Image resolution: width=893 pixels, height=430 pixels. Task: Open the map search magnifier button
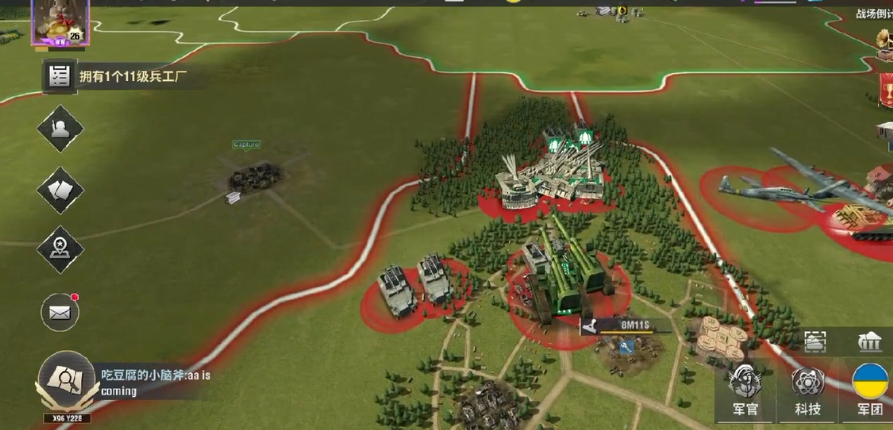click(x=66, y=383)
